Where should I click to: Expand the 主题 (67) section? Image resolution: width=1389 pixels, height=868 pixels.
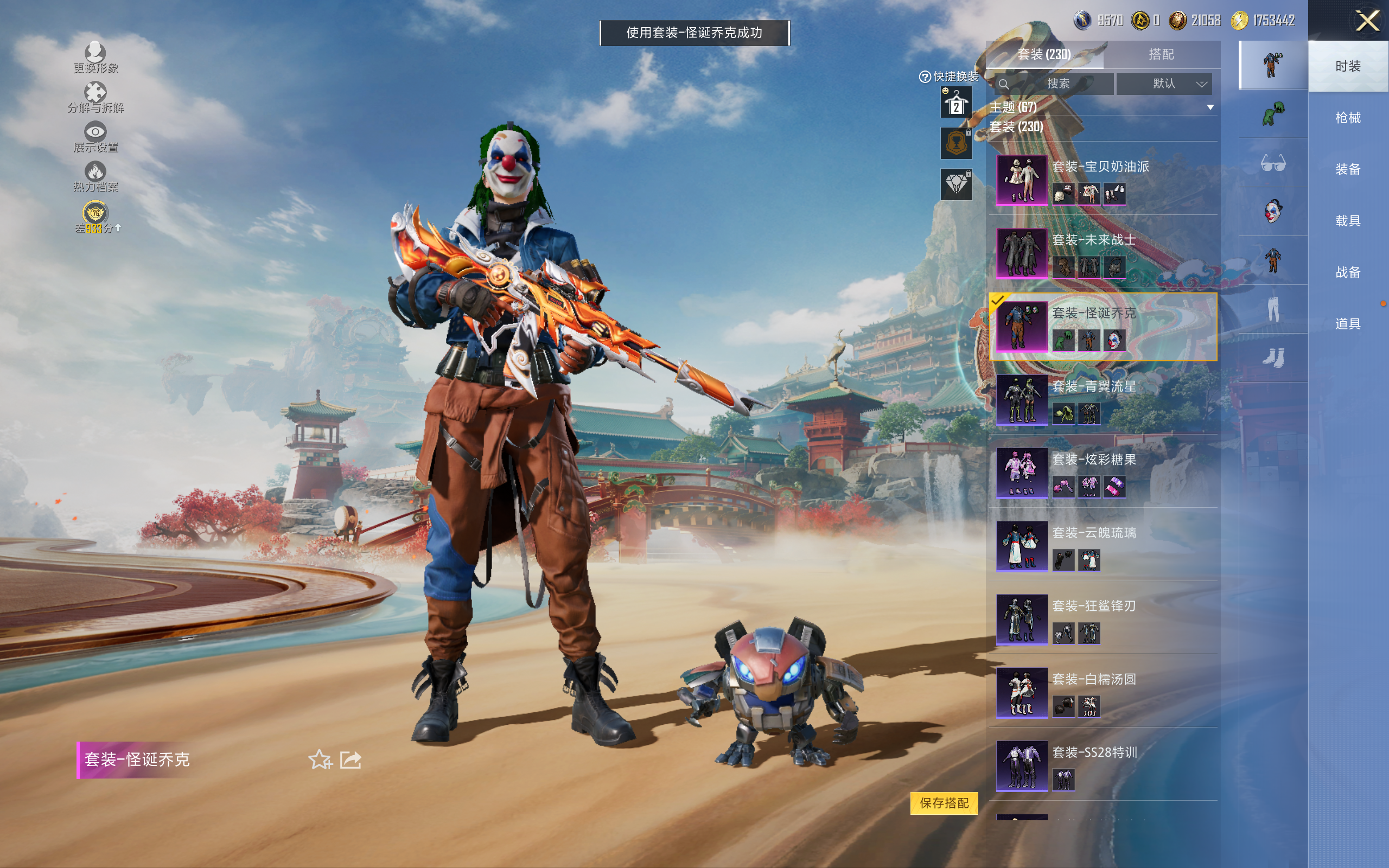(x=1210, y=107)
